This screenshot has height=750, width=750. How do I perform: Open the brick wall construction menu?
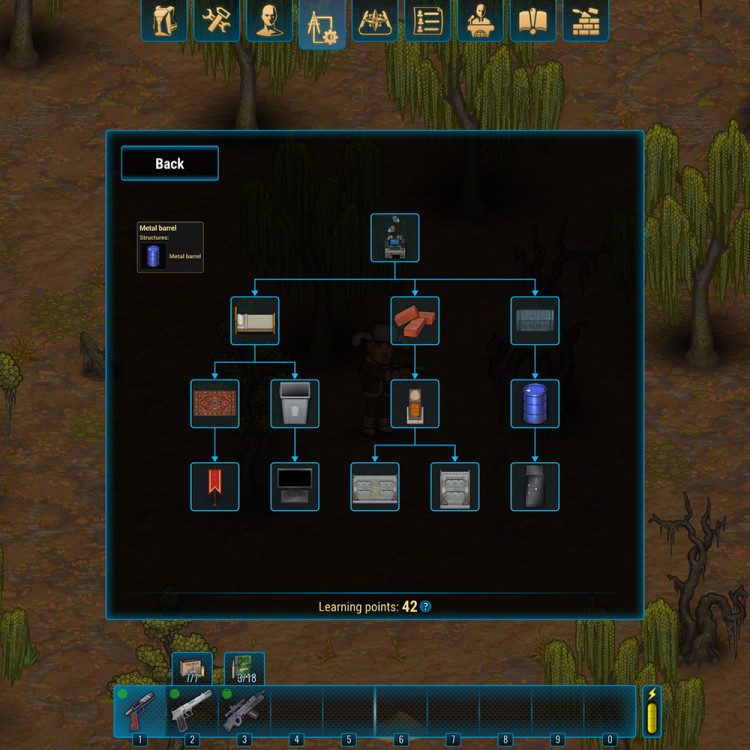pos(586,21)
